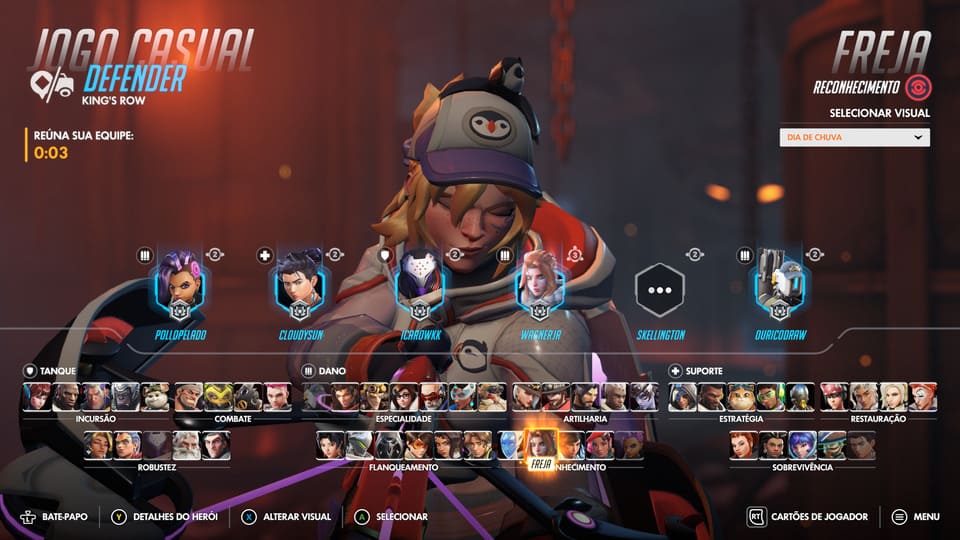Image resolution: width=960 pixels, height=540 pixels.
Task: Choose Mei in the Especialidade group
Action: [405, 396]
